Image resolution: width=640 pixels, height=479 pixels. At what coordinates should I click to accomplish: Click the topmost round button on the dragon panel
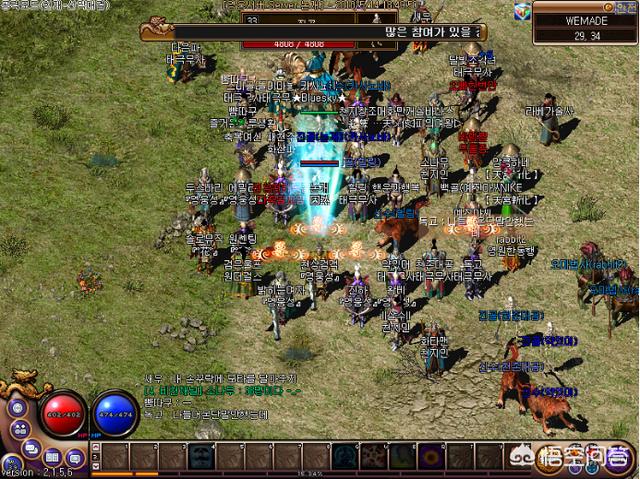pos(18,408)
